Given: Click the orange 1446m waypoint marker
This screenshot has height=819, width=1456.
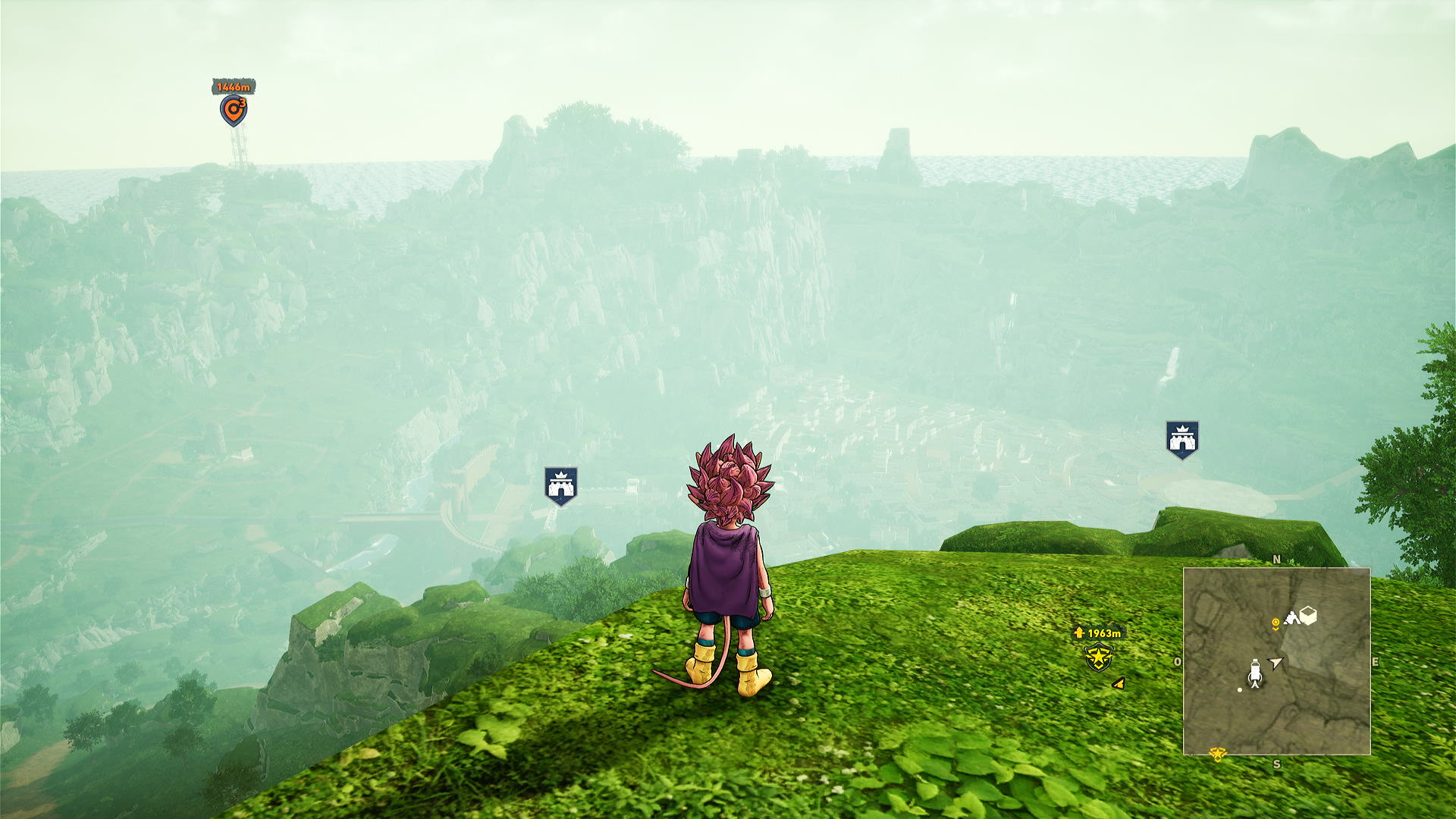Looking at the screenshot, I should 234,111.
